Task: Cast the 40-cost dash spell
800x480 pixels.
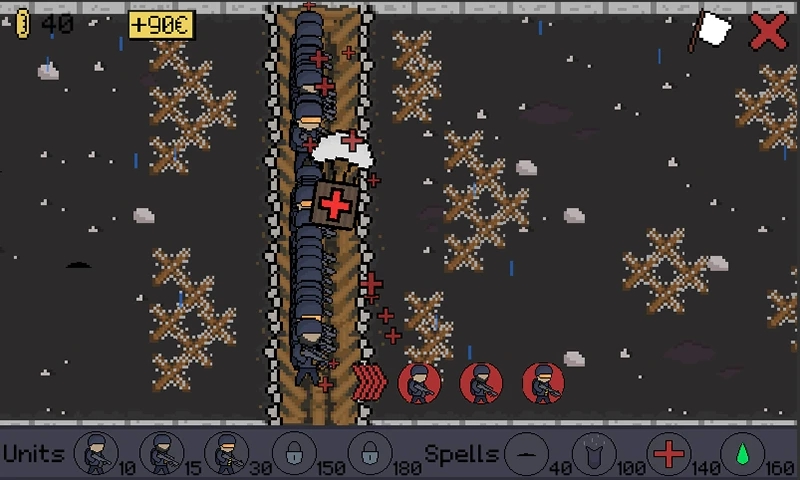Action: (x=527, y=453)
